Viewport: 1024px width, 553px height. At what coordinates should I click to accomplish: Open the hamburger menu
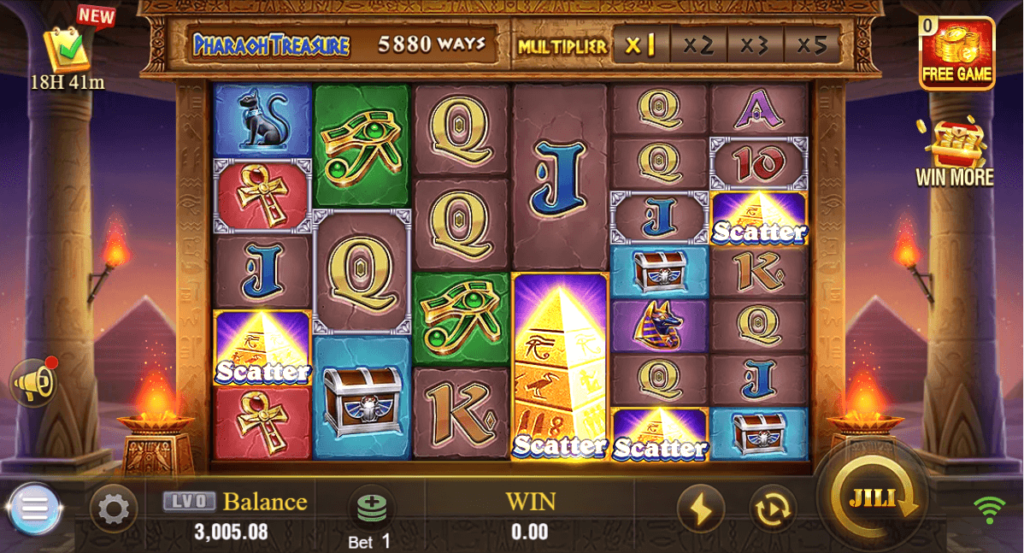35,510
